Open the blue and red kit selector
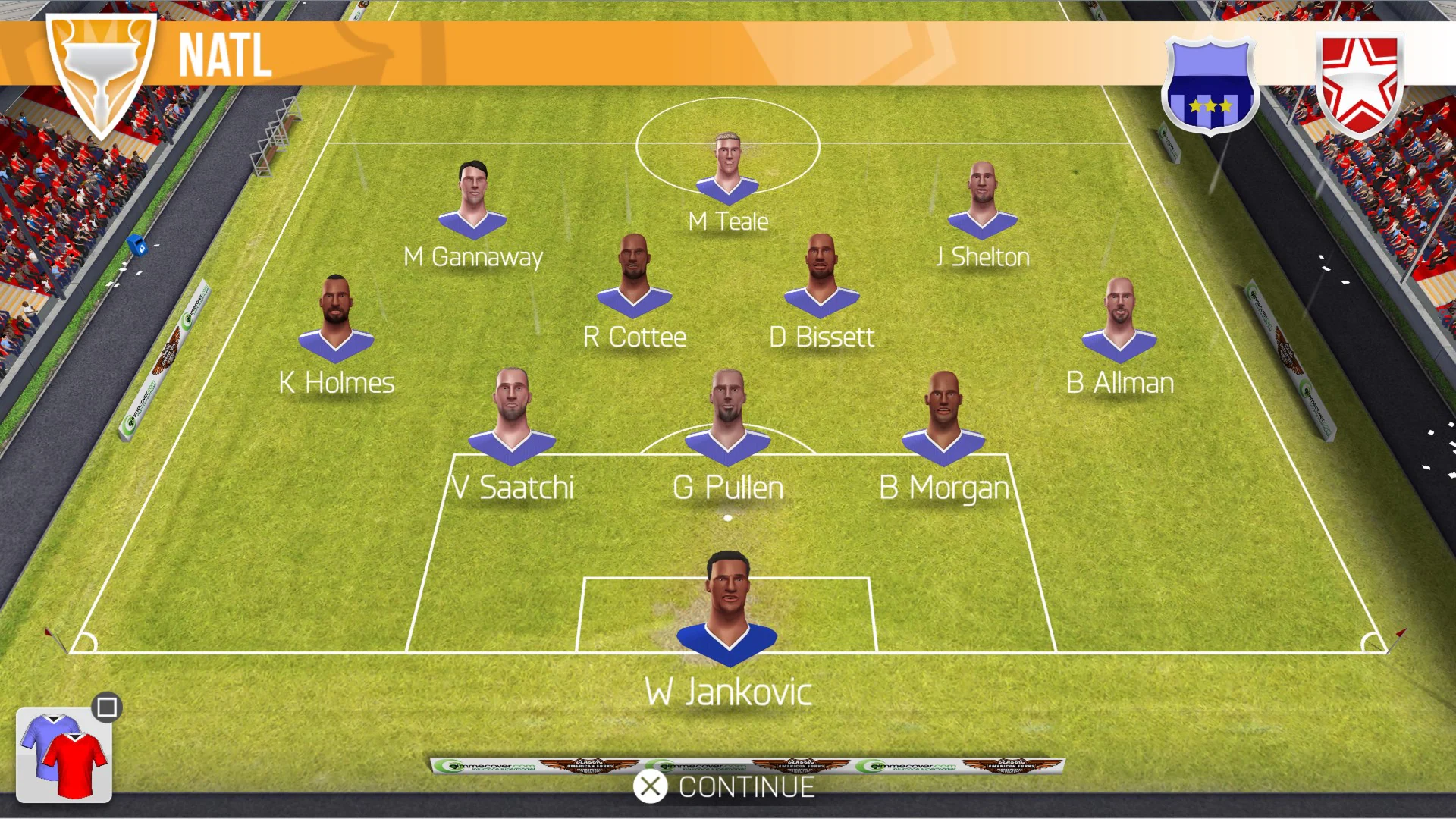1456x819 pixels. (64, 755)
